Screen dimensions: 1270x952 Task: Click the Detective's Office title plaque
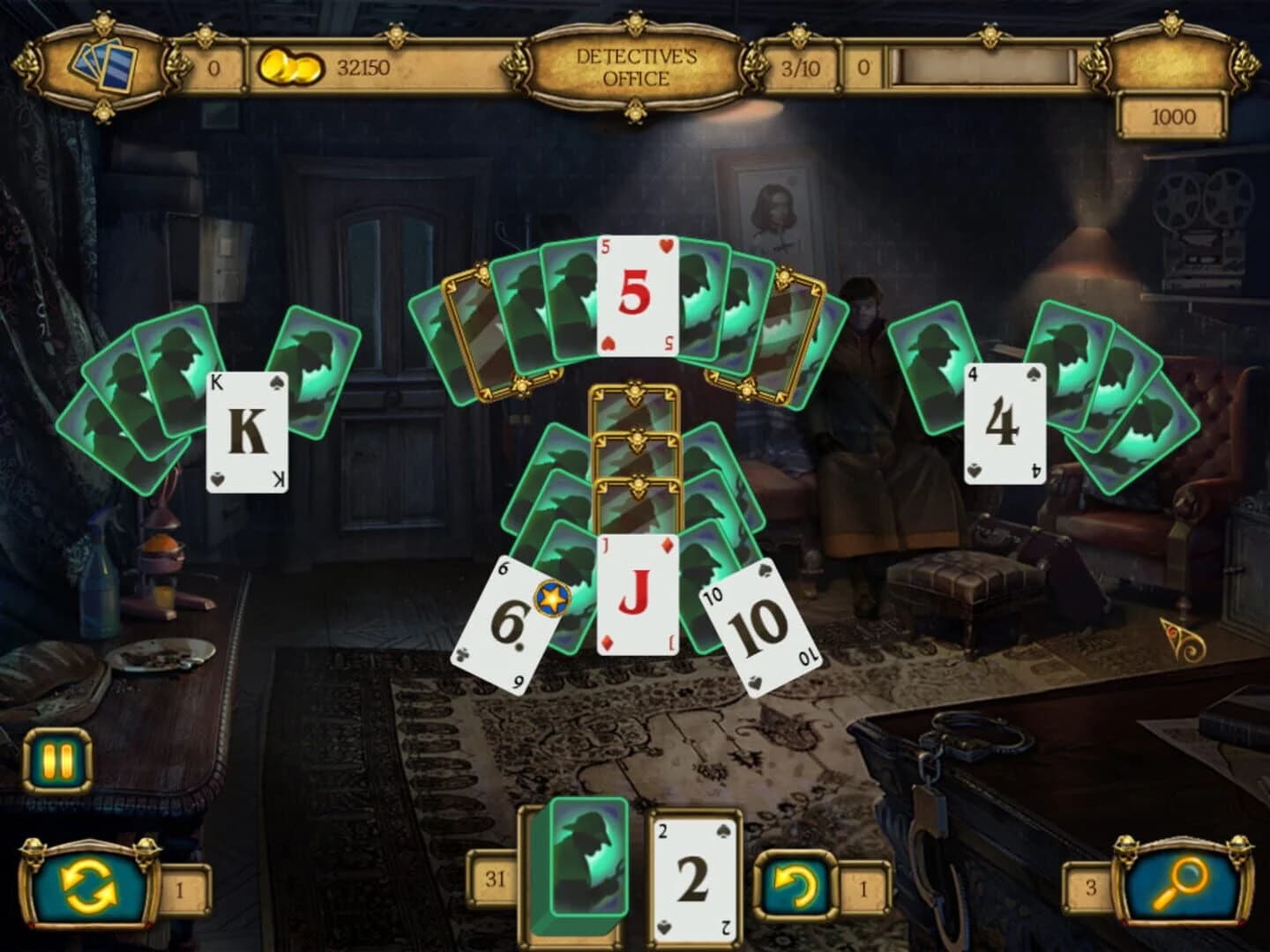coord(637,65)
